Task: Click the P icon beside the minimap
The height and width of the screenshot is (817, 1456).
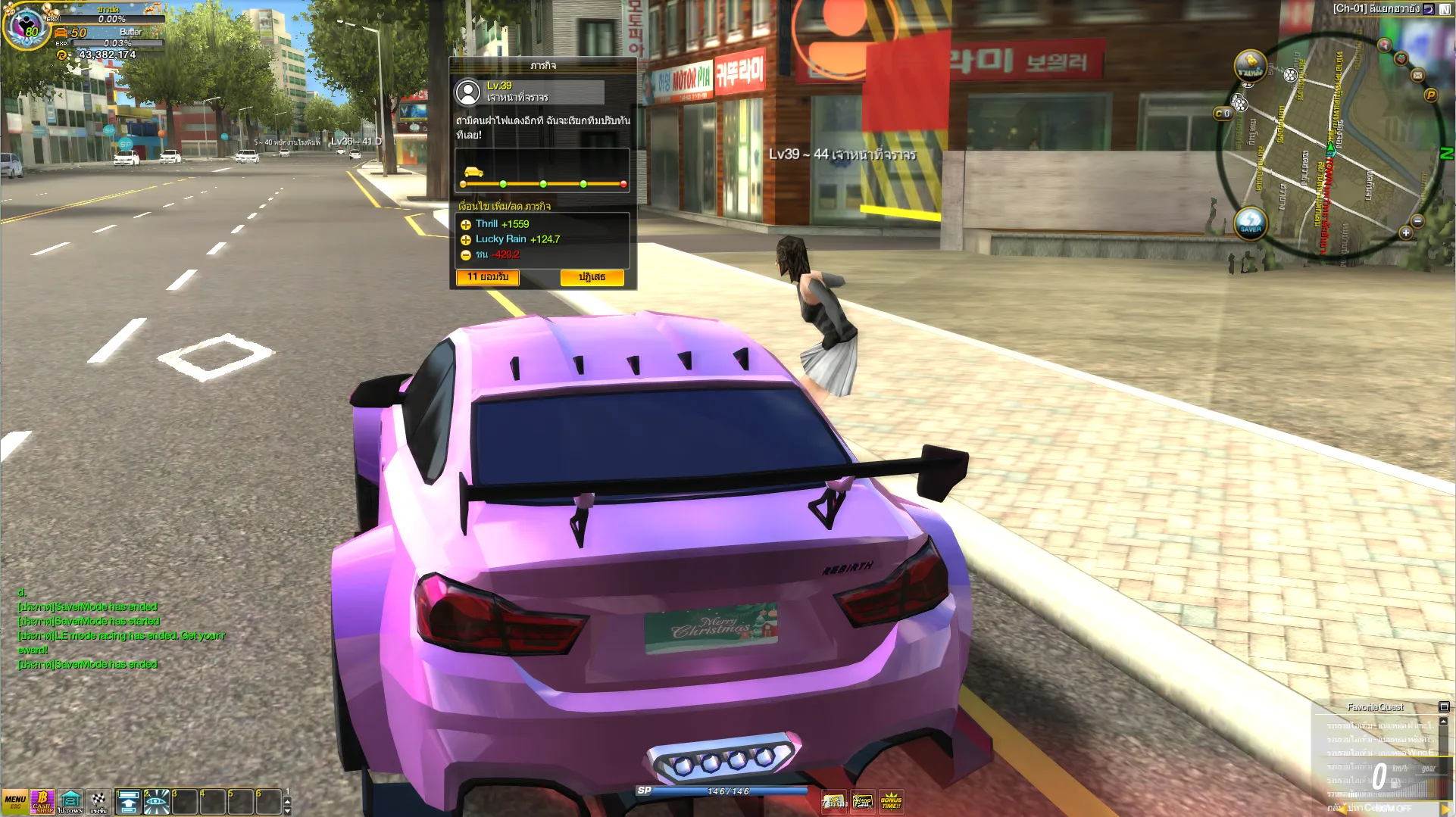Action: 1431,95
